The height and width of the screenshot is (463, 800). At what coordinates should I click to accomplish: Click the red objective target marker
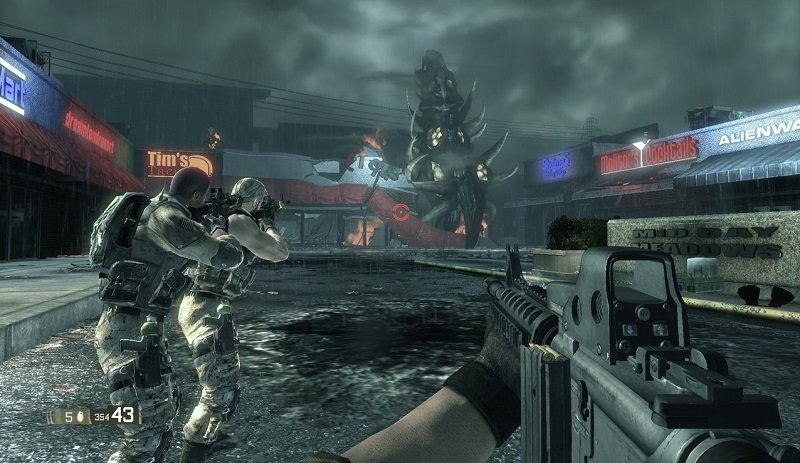pos(402,212)
